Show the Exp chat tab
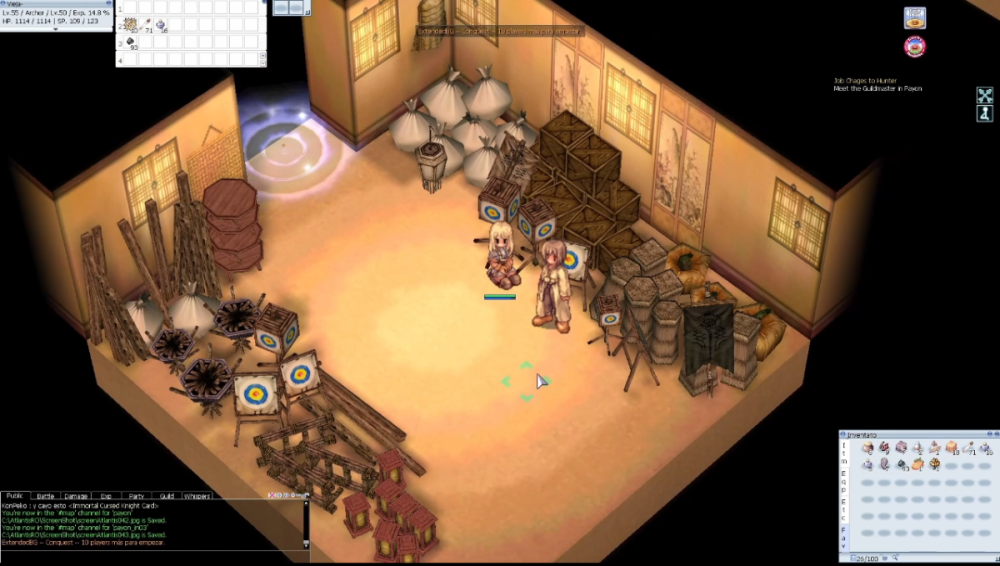Image resolution: width=1000 pixels, height=566 pixels. click(x=106, y=495)
